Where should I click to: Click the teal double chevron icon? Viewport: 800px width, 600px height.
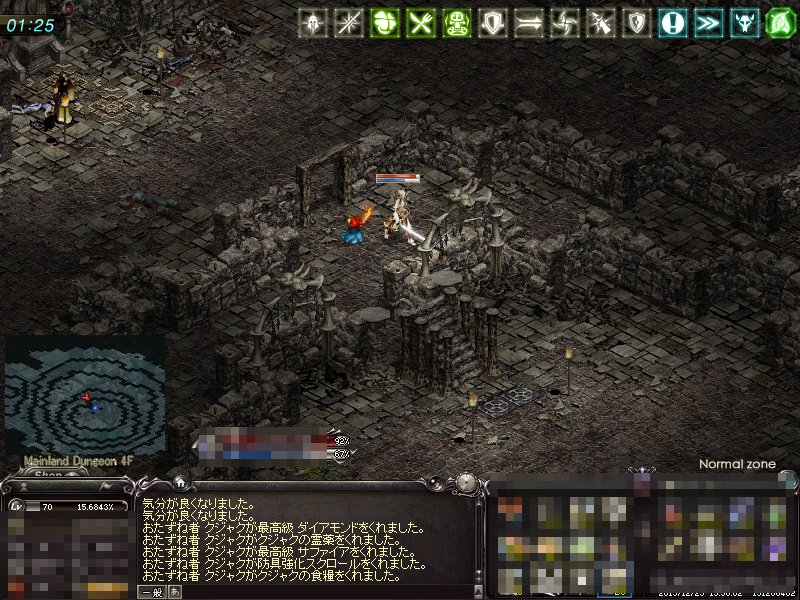[x=708, y=22]
